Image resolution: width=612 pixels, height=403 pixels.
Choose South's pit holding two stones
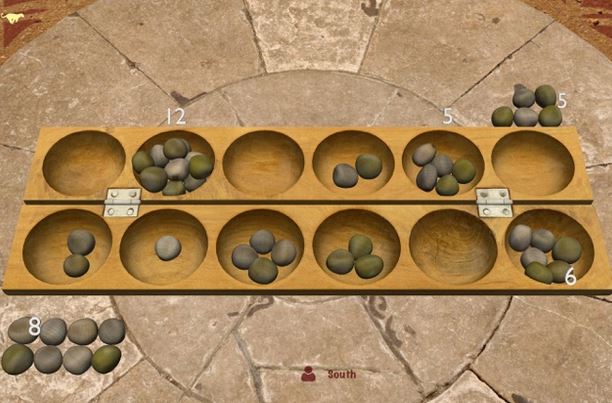tap(77, 250)
